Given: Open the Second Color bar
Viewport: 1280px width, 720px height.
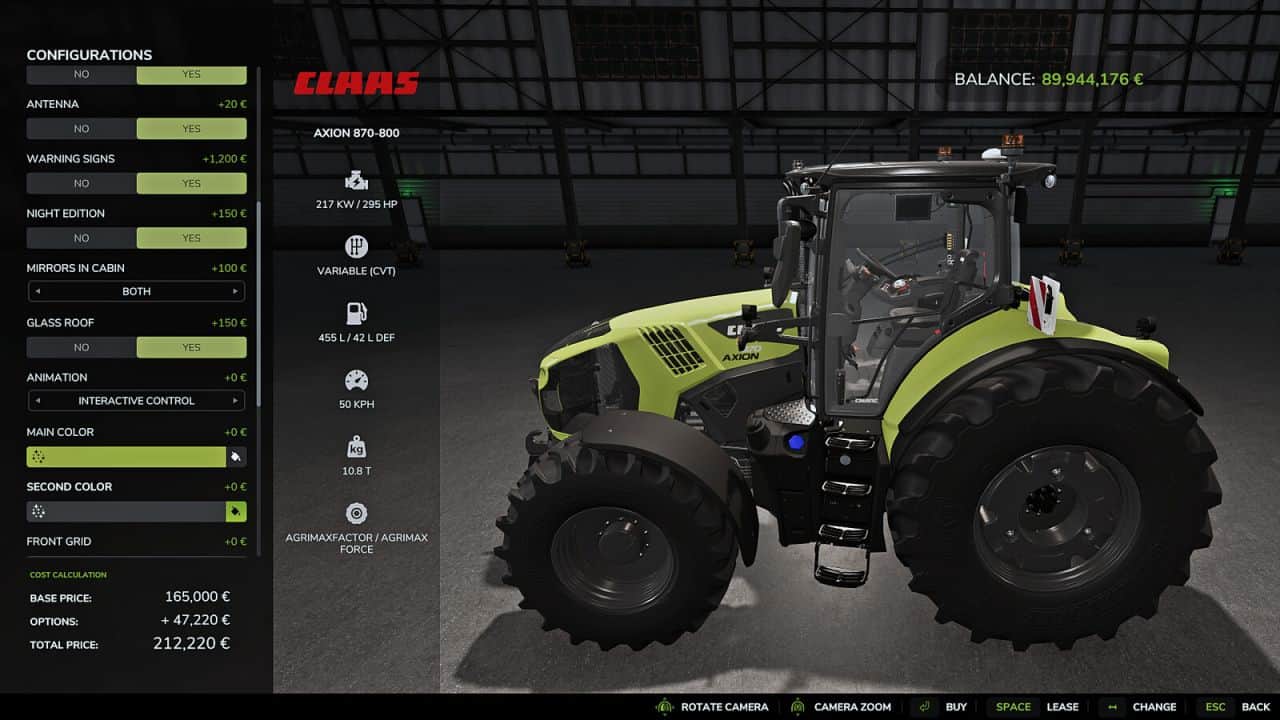Looking at the screenshot, I should point(126,512).
